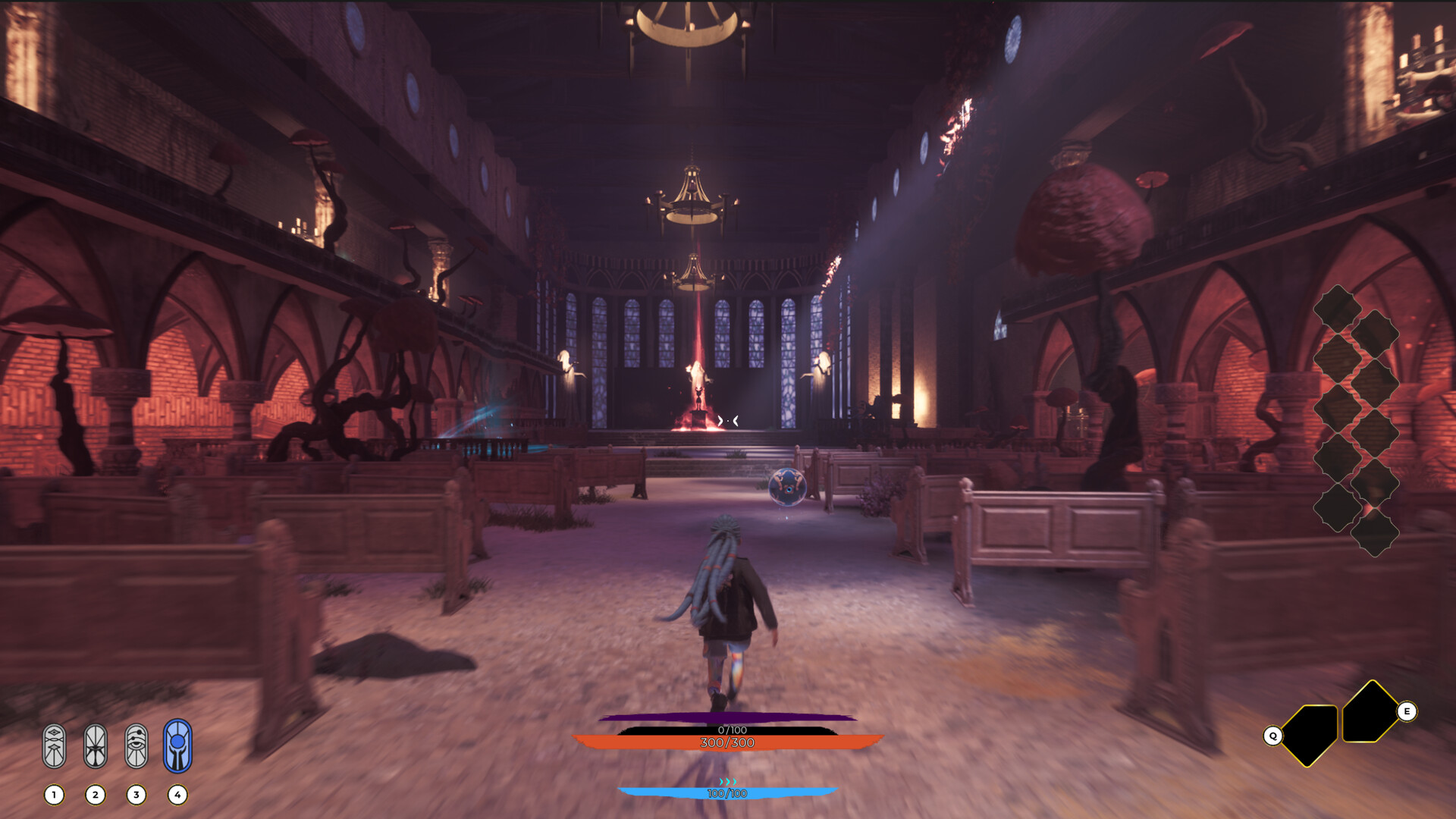Choose the eye-and-orbits stained-glass ability icon
Image resolution: width=1456 pixels, height=819 pixels.
pos(136,746)
